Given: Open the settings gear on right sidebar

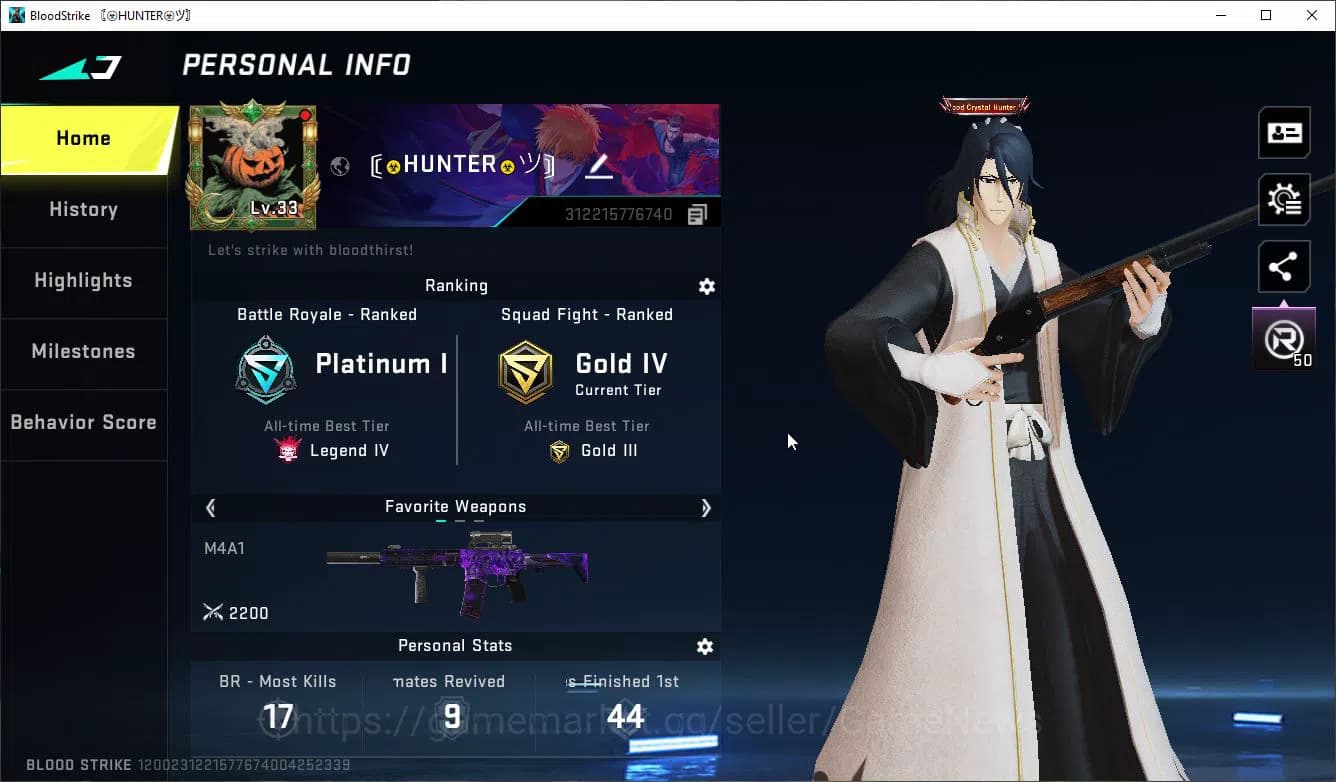Looking at the screenshot, I should pyautogui.click(x=1283, y=199).
